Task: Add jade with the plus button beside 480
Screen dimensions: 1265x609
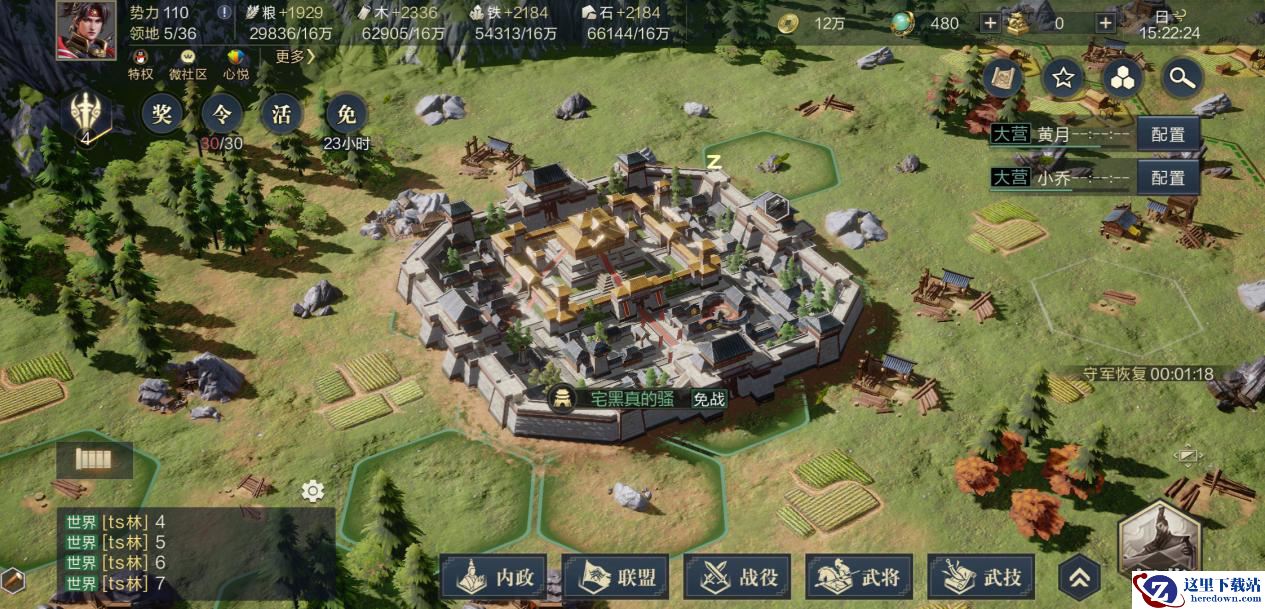Action: tap(989, 23)
